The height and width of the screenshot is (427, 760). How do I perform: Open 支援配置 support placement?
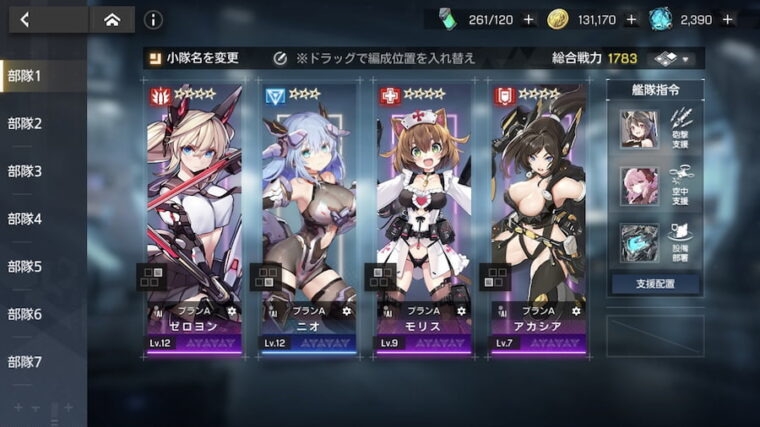(x=655, y=284)
